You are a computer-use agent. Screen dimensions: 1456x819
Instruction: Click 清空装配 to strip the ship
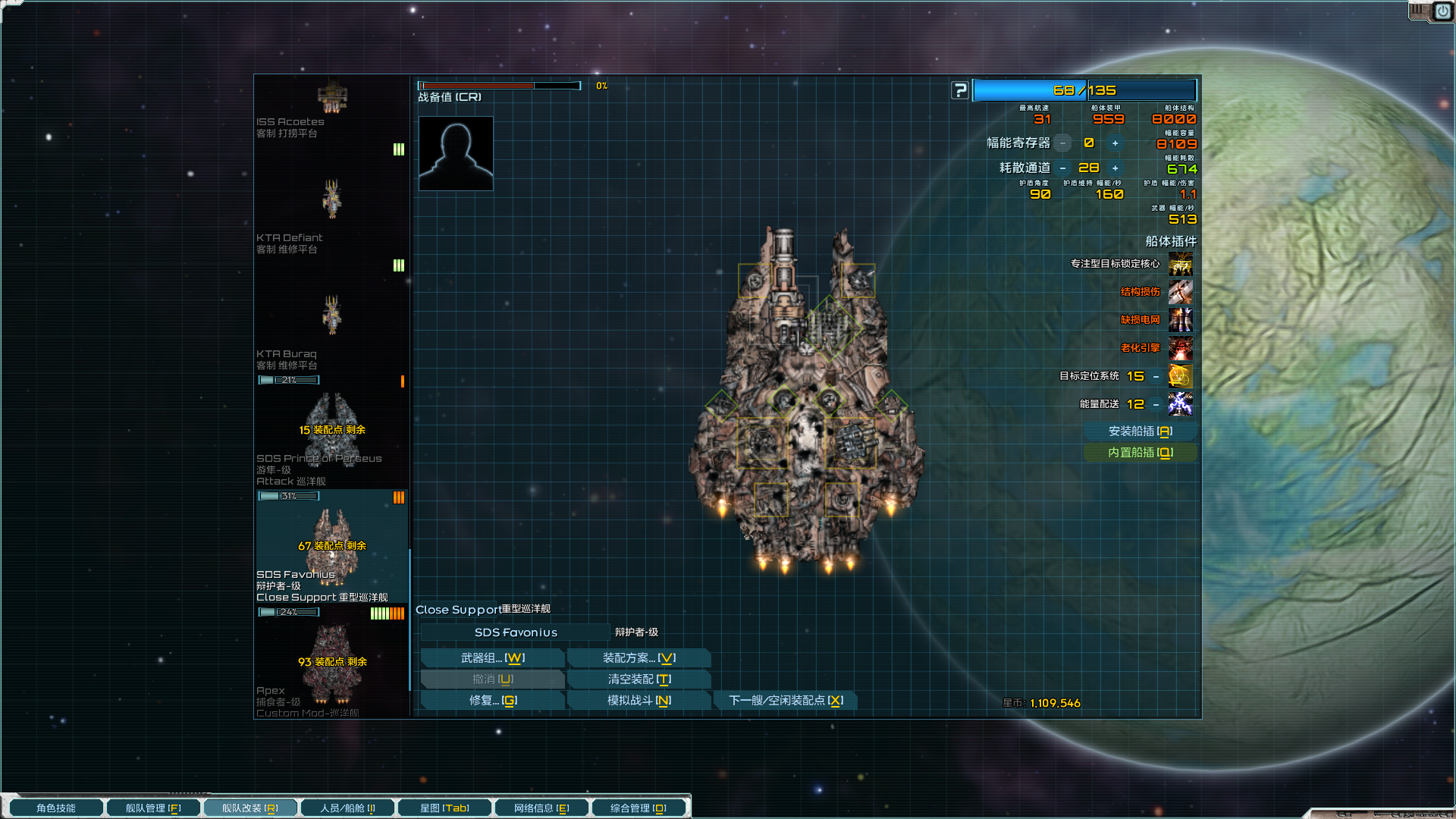tap(639, 679)
